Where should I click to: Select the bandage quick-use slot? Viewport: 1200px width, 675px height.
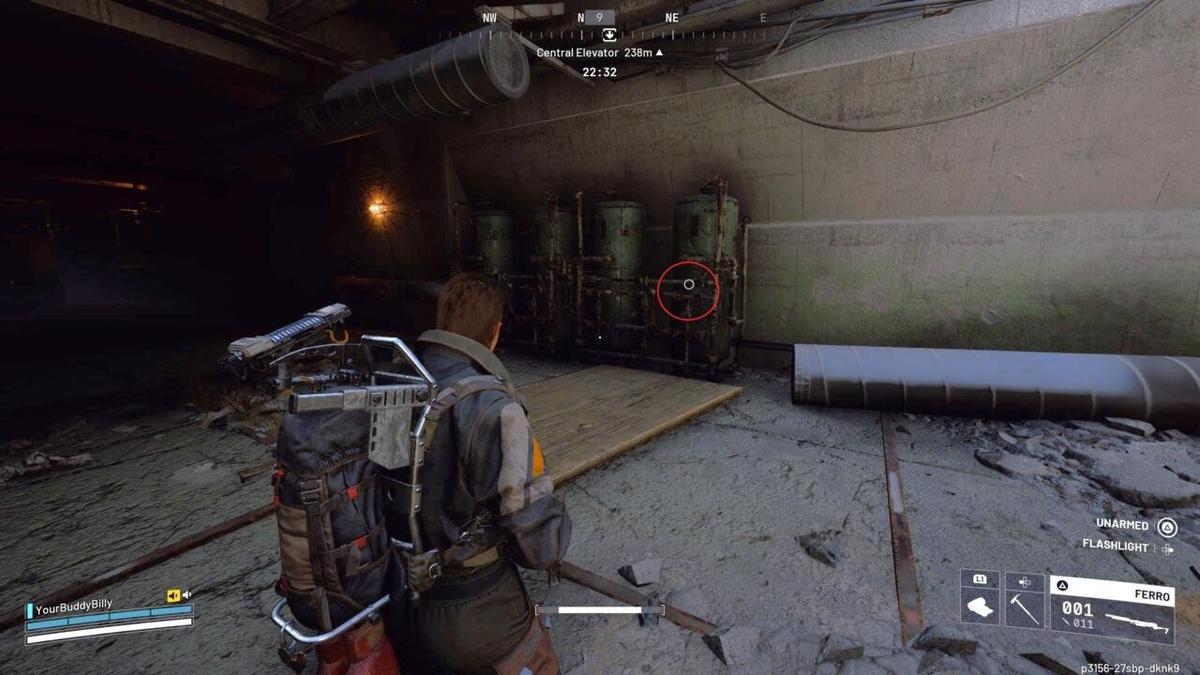(x=979, y=608)
